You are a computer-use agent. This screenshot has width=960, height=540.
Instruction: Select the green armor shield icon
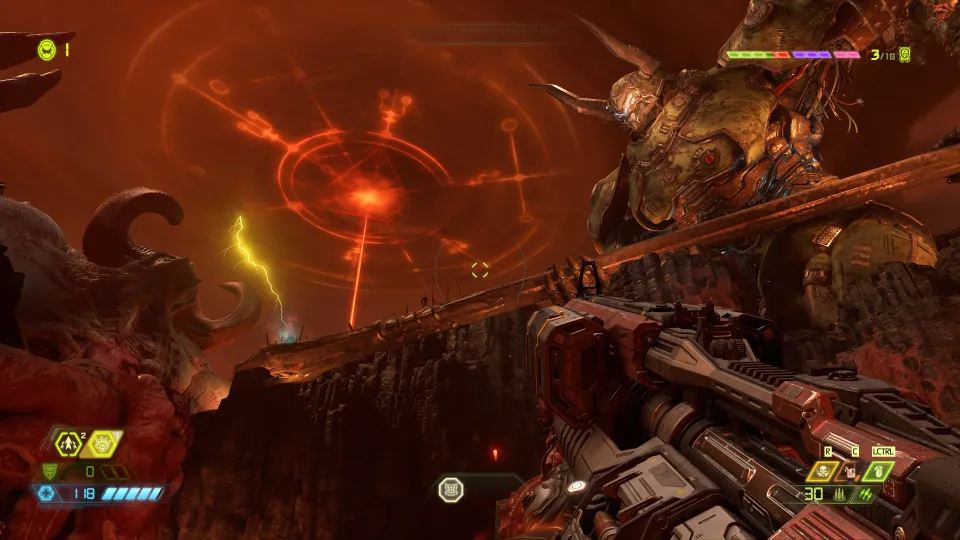(x=51, y=471)
